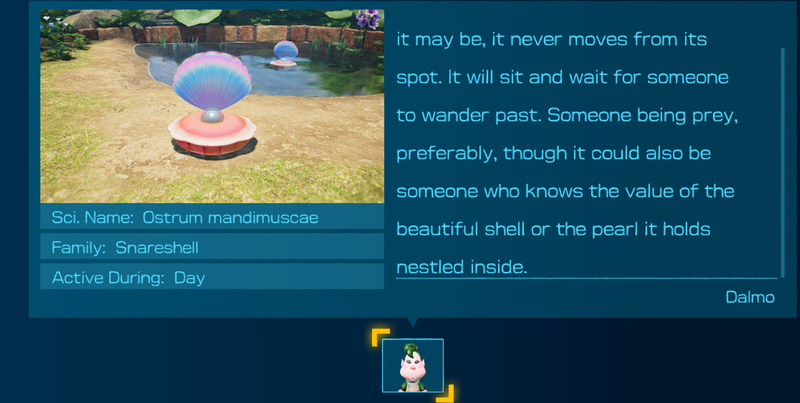The image size is (800, 403).
Task: Select Dalmo's character portrait
Action: pos(412,365)
